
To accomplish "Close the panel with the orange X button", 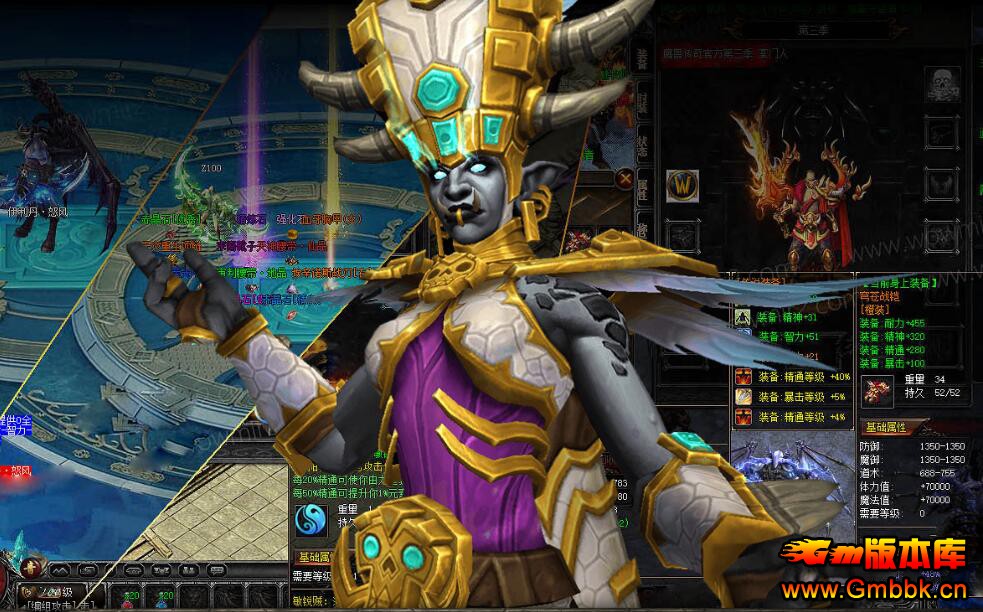I will click(x=626, y=179).
